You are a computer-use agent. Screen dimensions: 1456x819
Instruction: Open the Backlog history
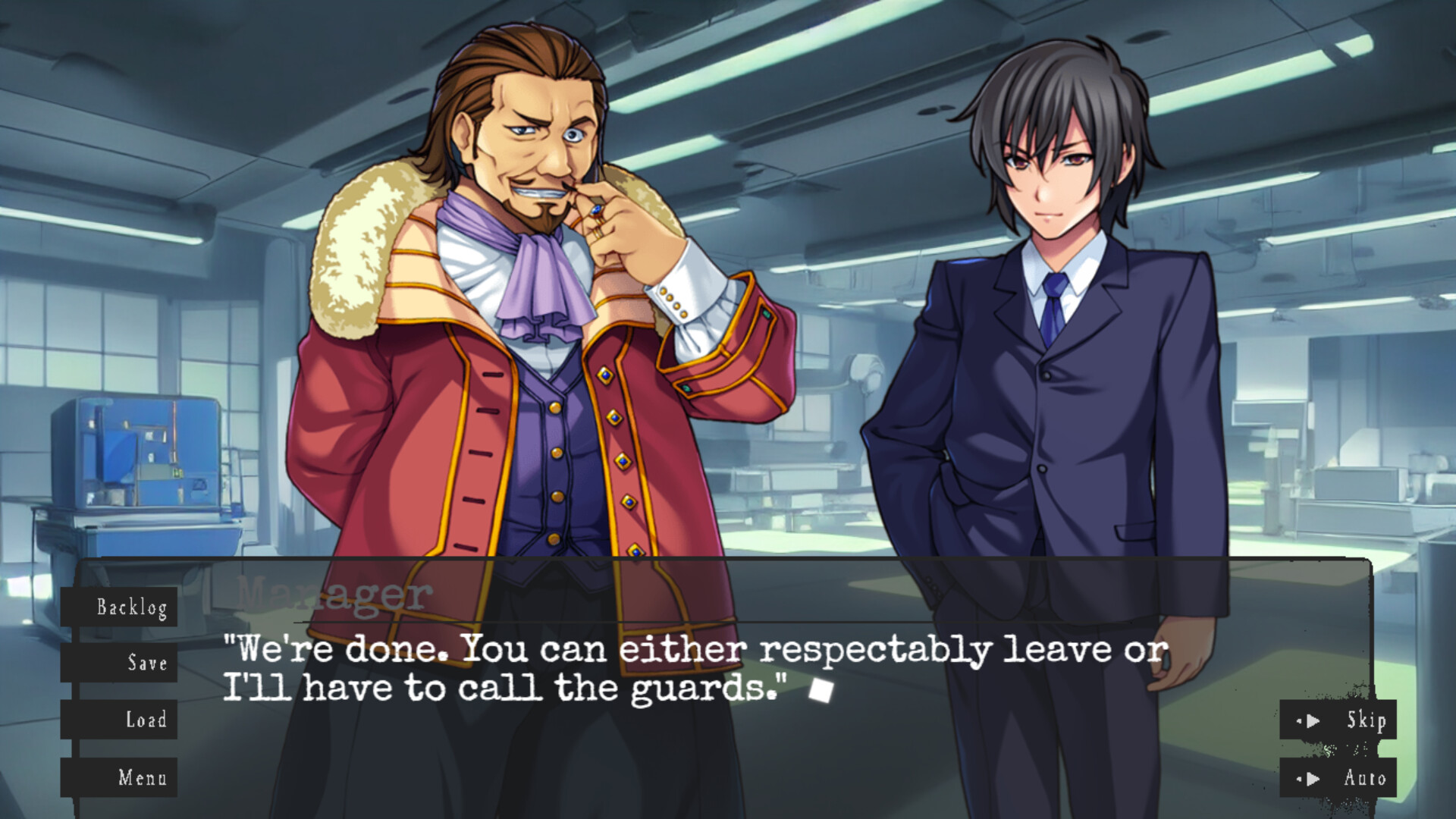(132, 607)
